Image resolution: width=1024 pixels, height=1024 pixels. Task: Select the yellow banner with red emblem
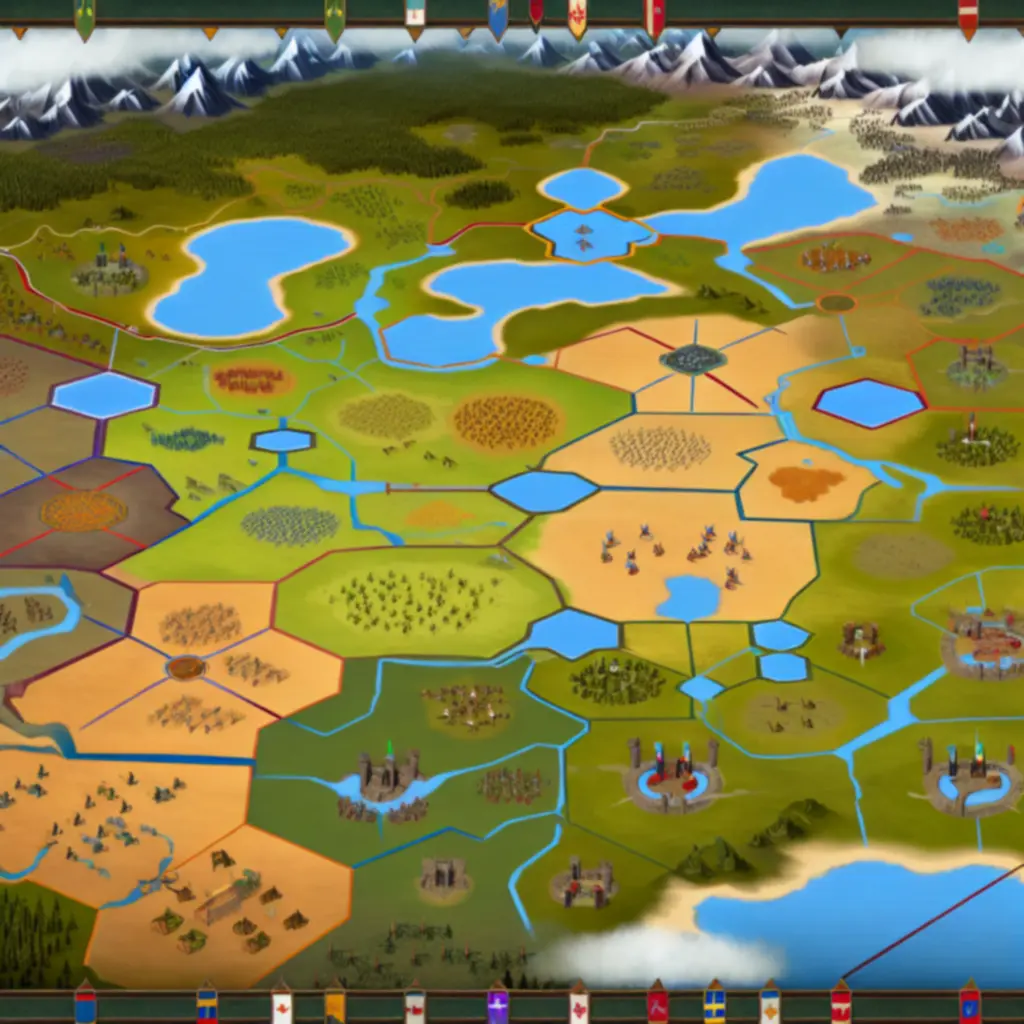[x=577, y=17]
